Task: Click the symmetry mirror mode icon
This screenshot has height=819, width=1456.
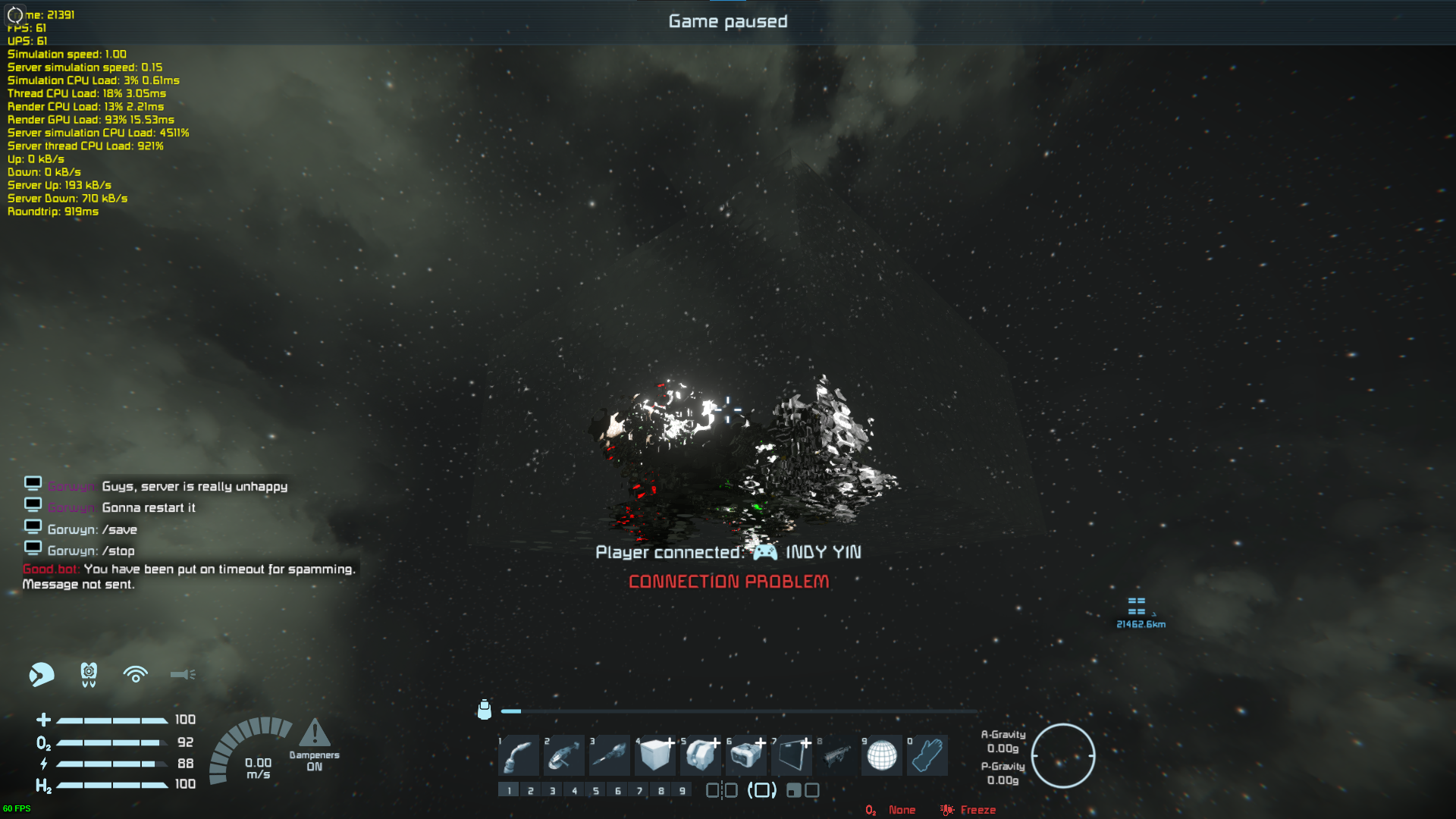Action: [721, 790]
